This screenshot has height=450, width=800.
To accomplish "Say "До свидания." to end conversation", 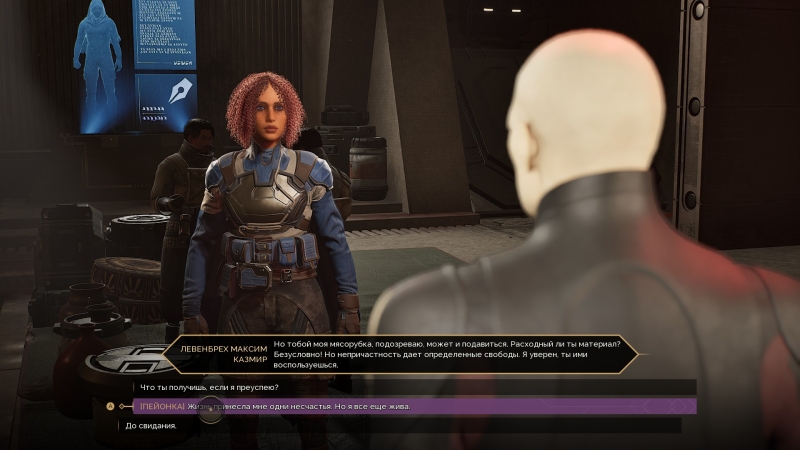I will tap(152, 425).
